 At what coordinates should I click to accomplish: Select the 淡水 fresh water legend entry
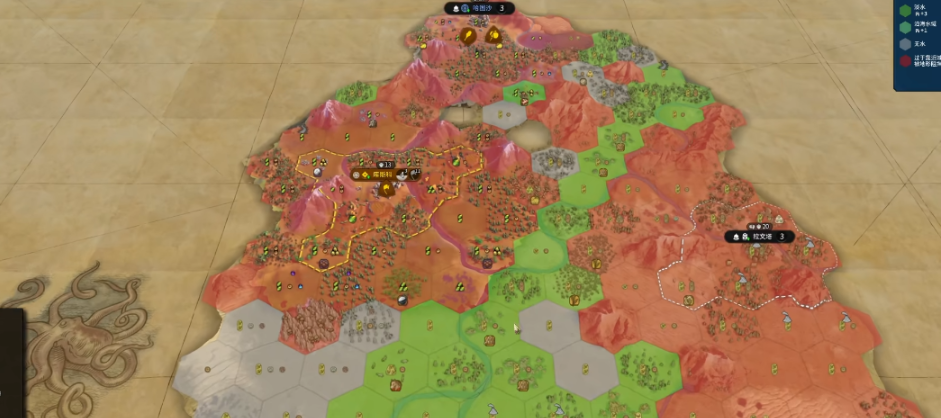point(912,8)
